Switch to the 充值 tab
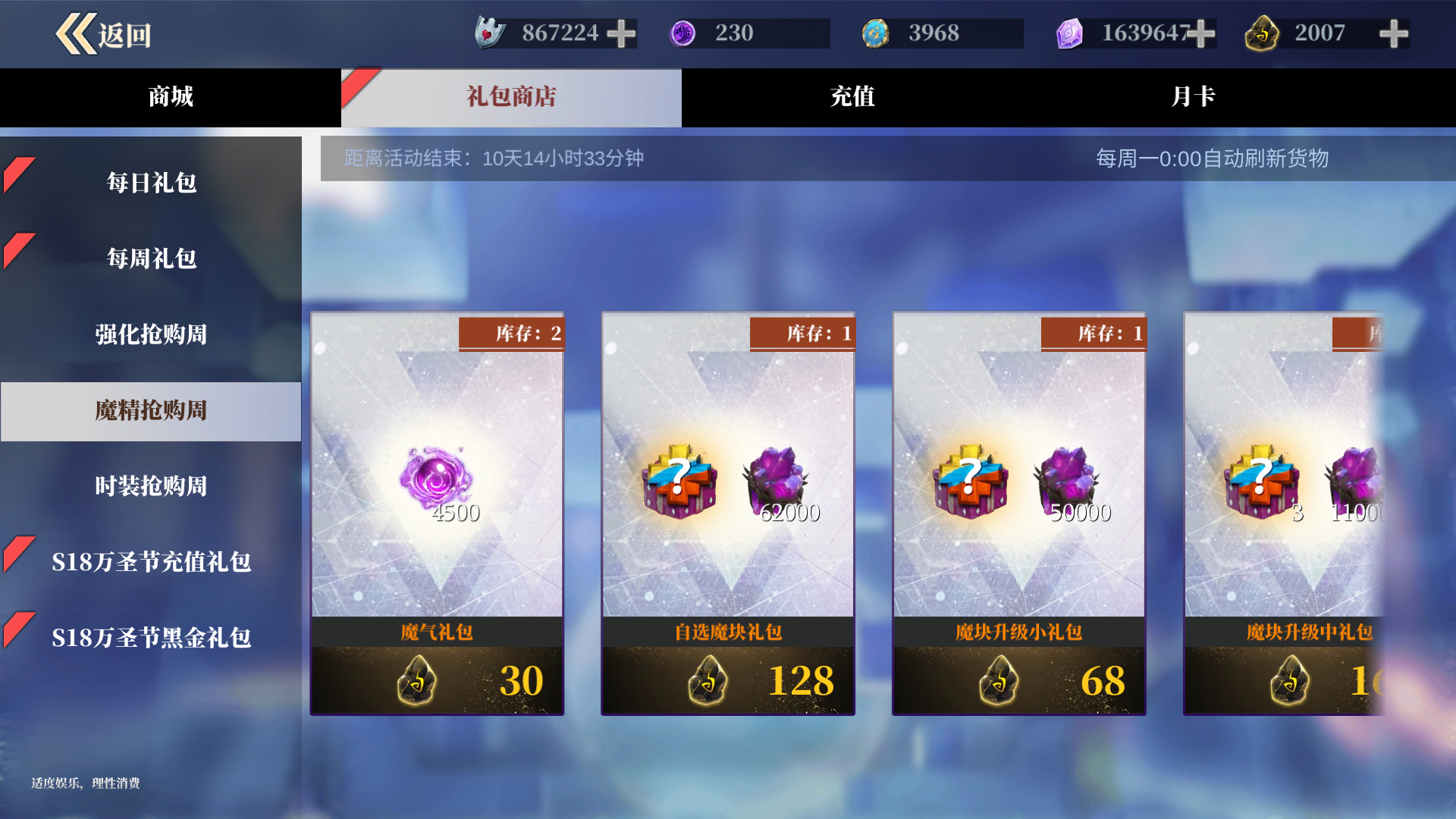Screen dimensions: 1456x819 (851, 97)
